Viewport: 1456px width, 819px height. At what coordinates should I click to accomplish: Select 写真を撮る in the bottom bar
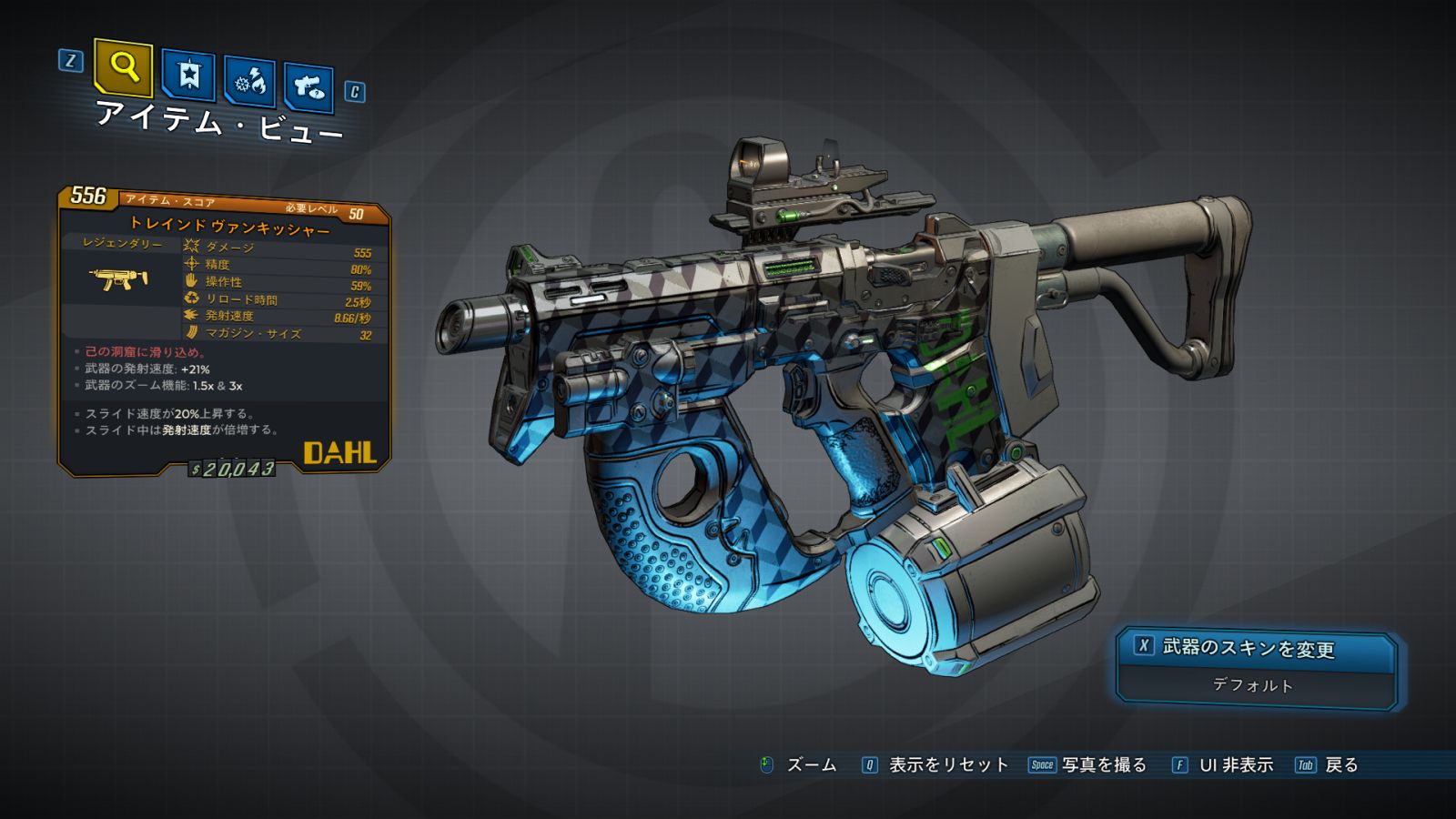(x=1103, y=765)
